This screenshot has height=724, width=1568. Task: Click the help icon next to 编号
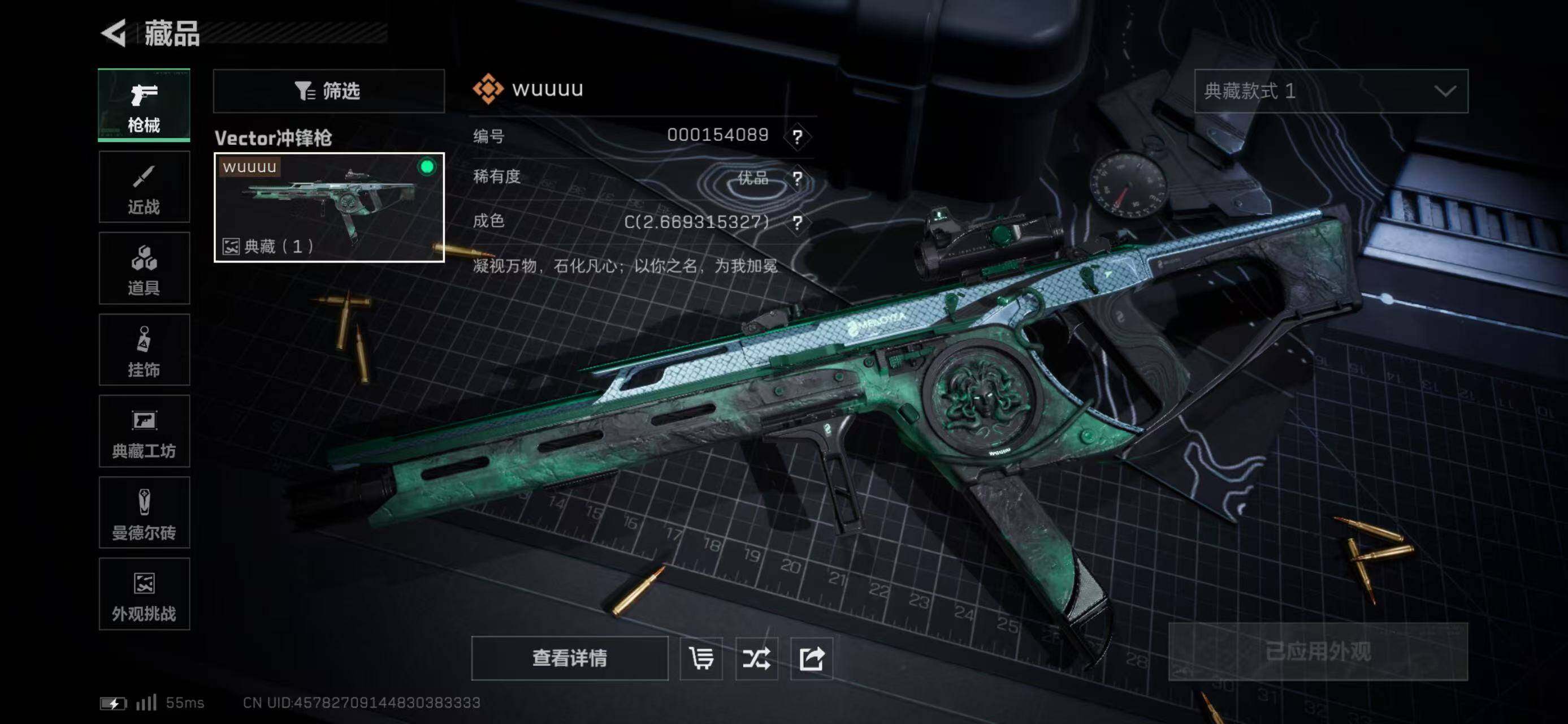click(x=798, y=136)
